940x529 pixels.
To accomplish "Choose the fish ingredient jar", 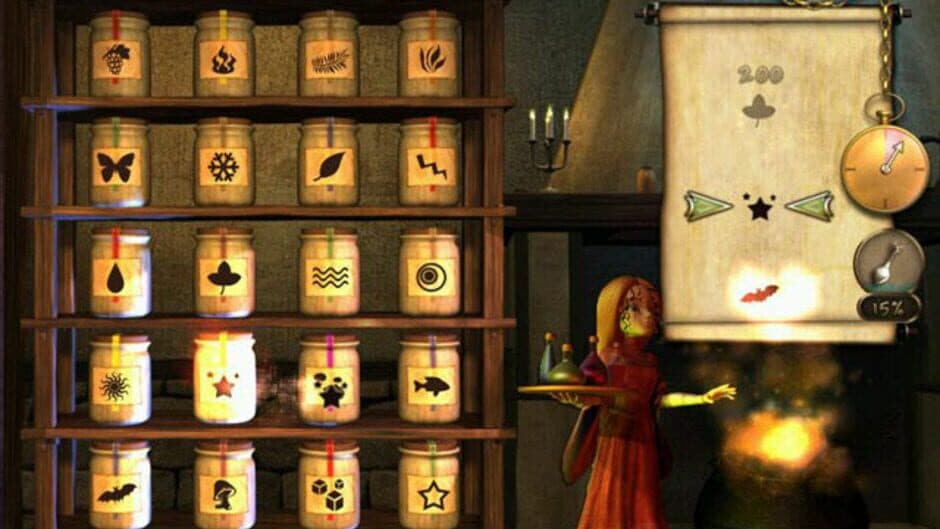I will click(430, 385).
